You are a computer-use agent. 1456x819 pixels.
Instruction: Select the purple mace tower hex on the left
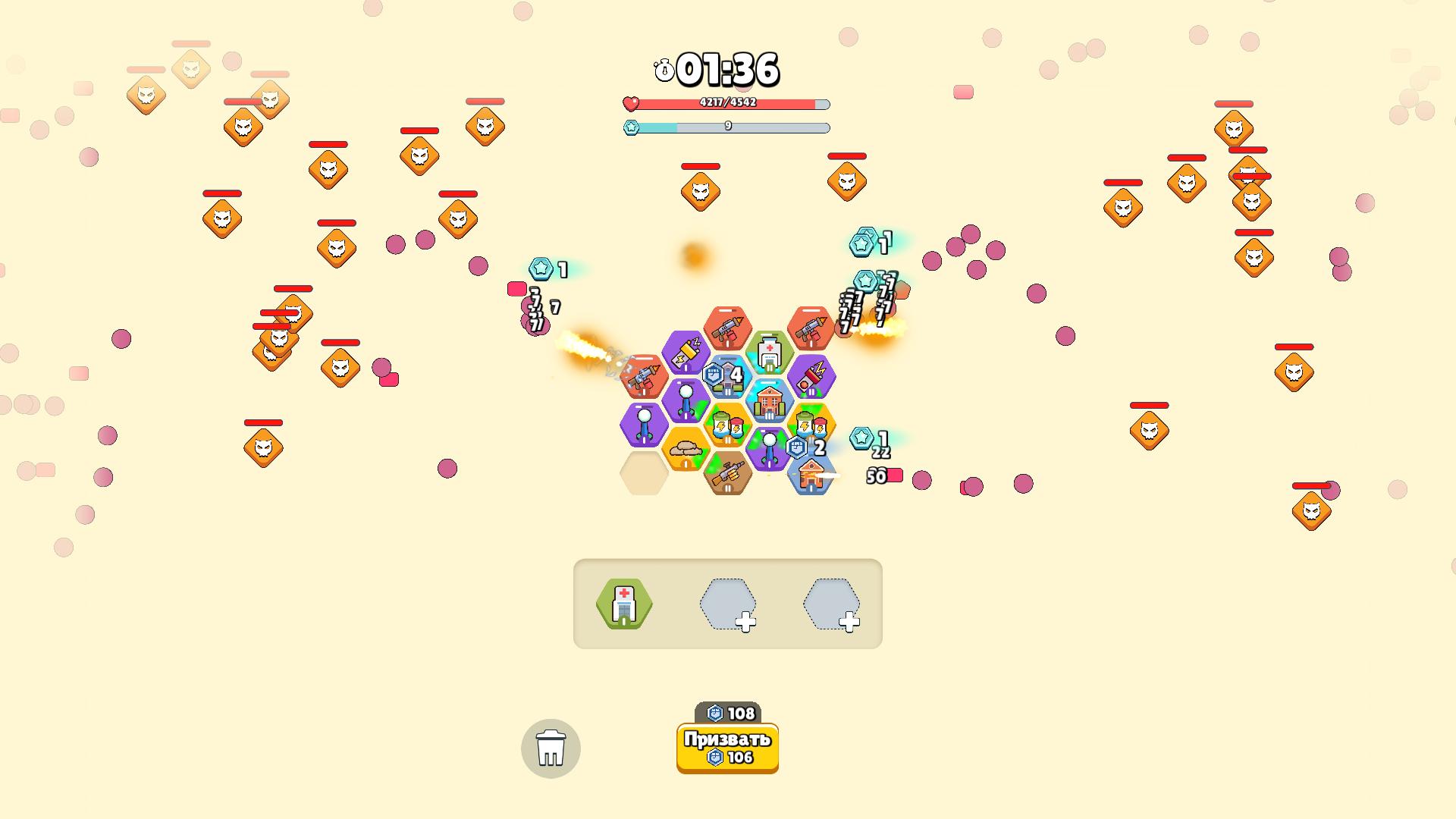point(644,425)
